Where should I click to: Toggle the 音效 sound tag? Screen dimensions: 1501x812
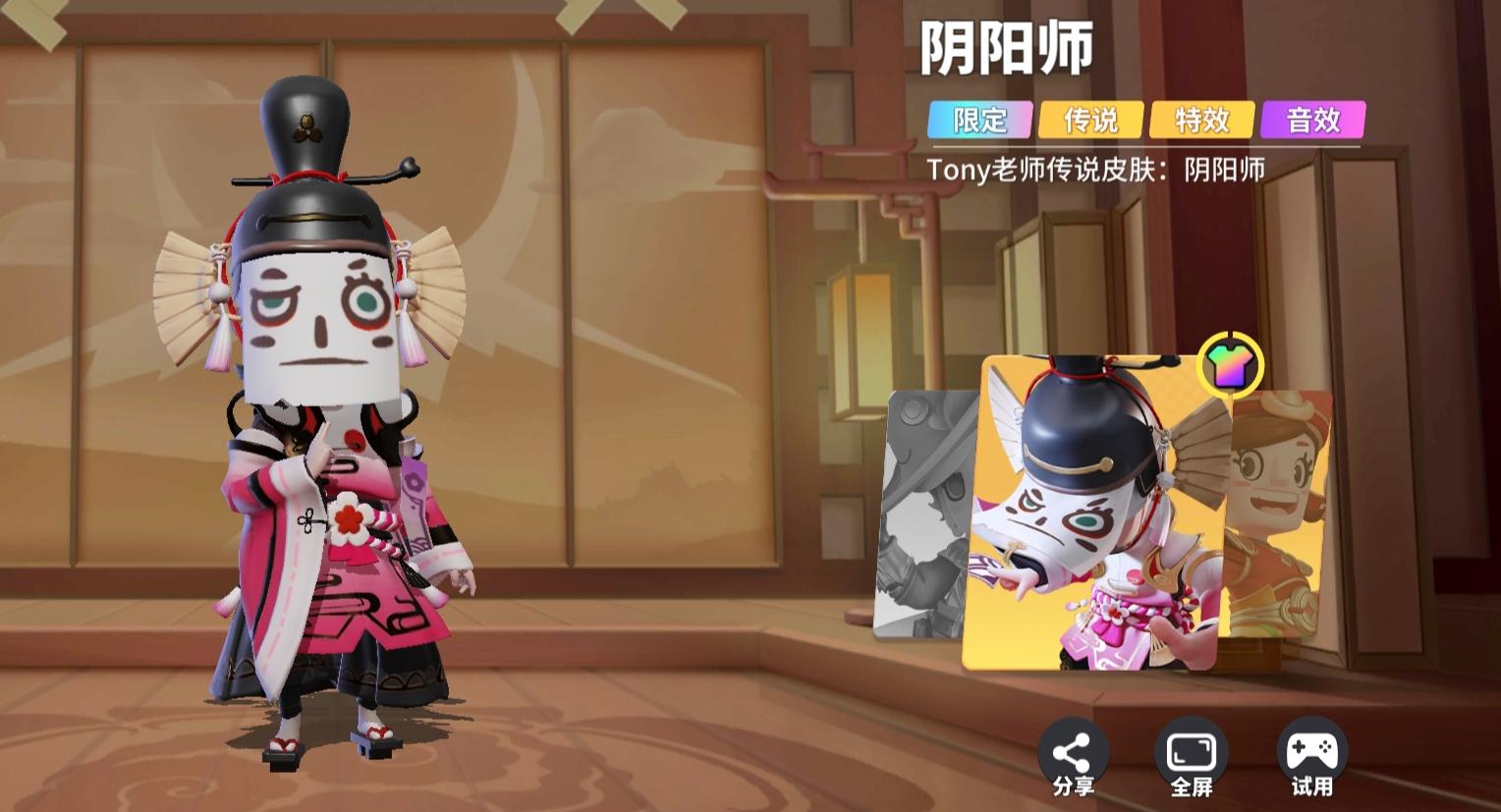point(1314,120)
